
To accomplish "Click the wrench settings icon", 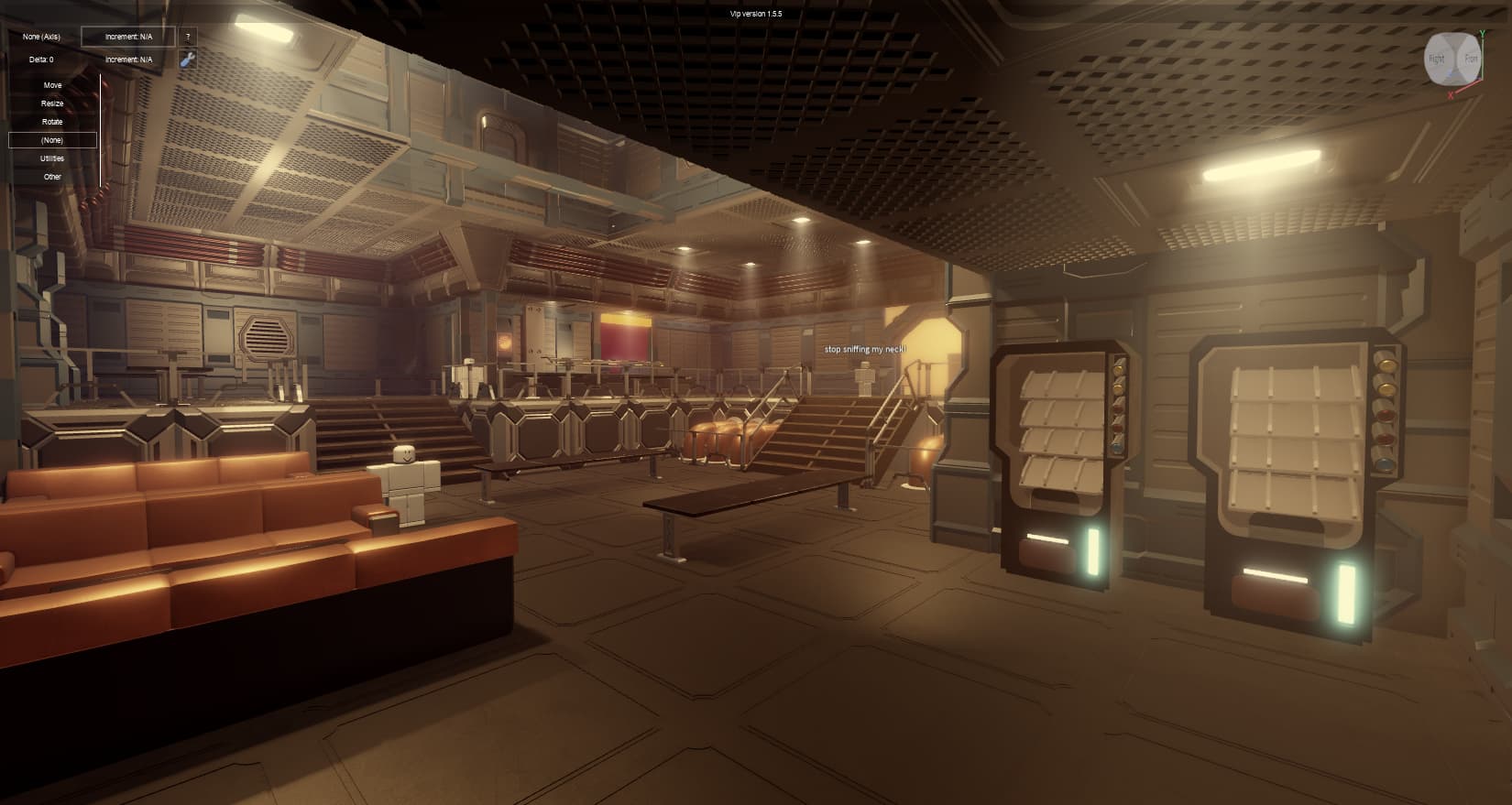I will [x=187, y=59].
